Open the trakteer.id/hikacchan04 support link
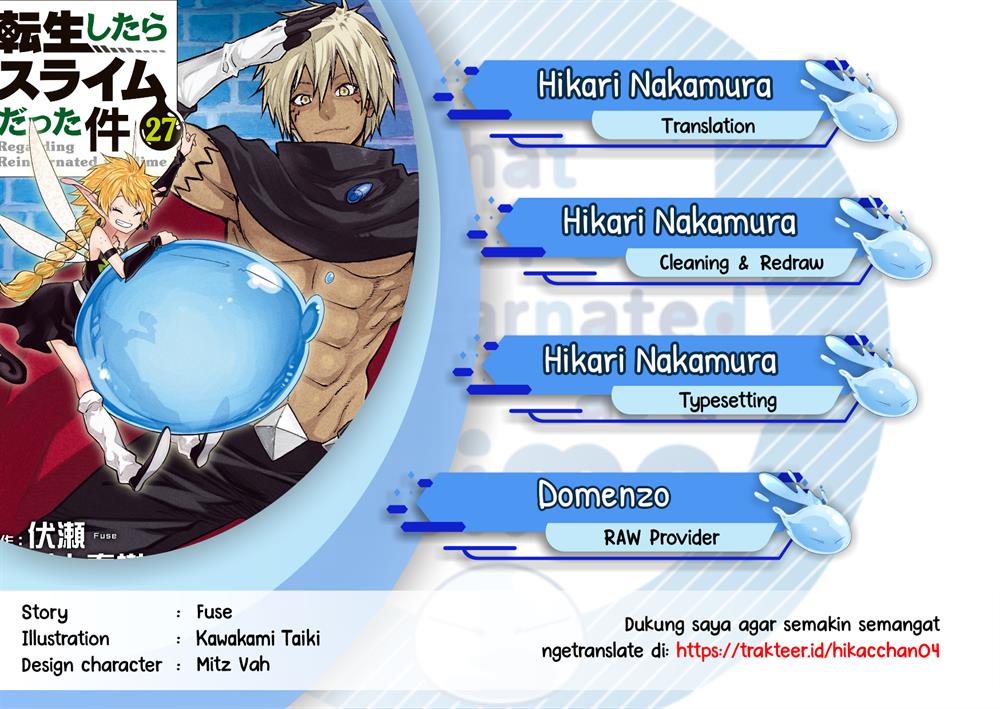Viewport: 1000px width, 709px height. (807, 651)
